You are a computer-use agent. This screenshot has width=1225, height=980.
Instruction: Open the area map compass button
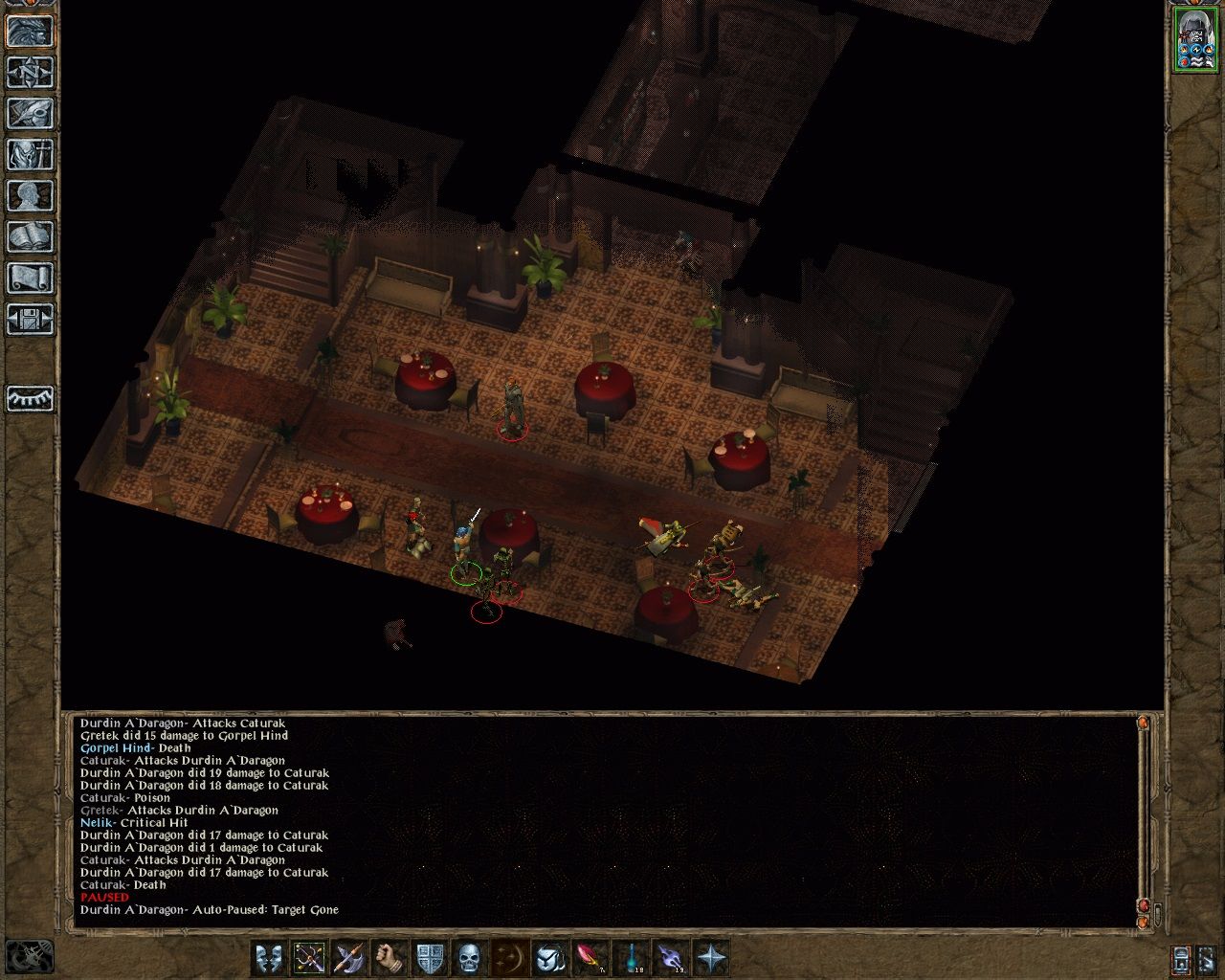tap(30, 73)
